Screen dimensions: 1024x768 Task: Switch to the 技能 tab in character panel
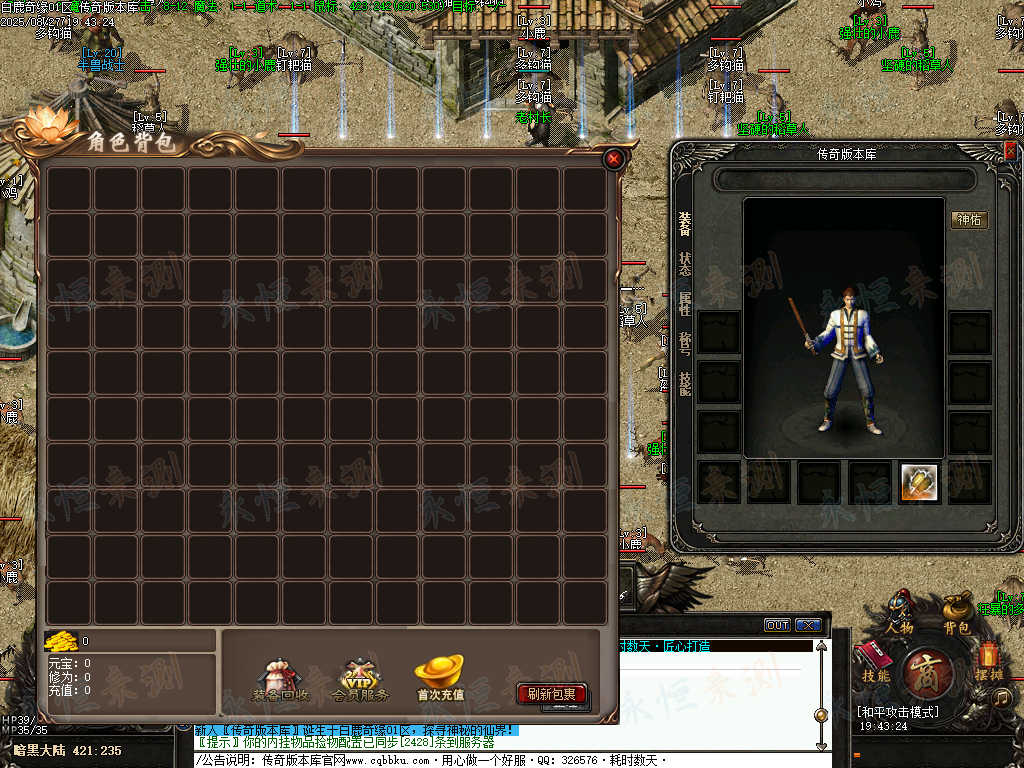point(685,384)
